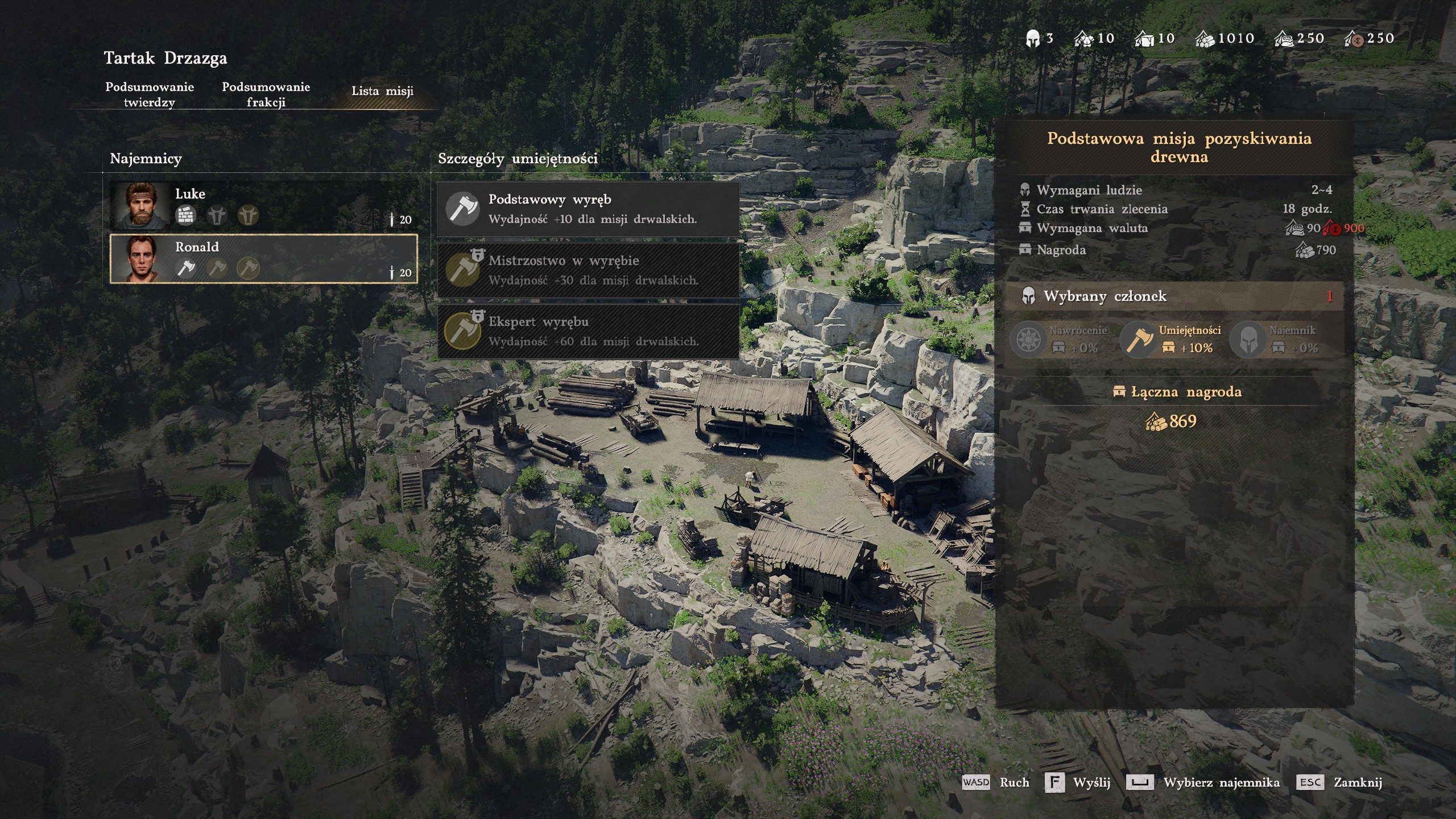
Task: Open the Podsumowanie frakcji tab
Action: 266,94
